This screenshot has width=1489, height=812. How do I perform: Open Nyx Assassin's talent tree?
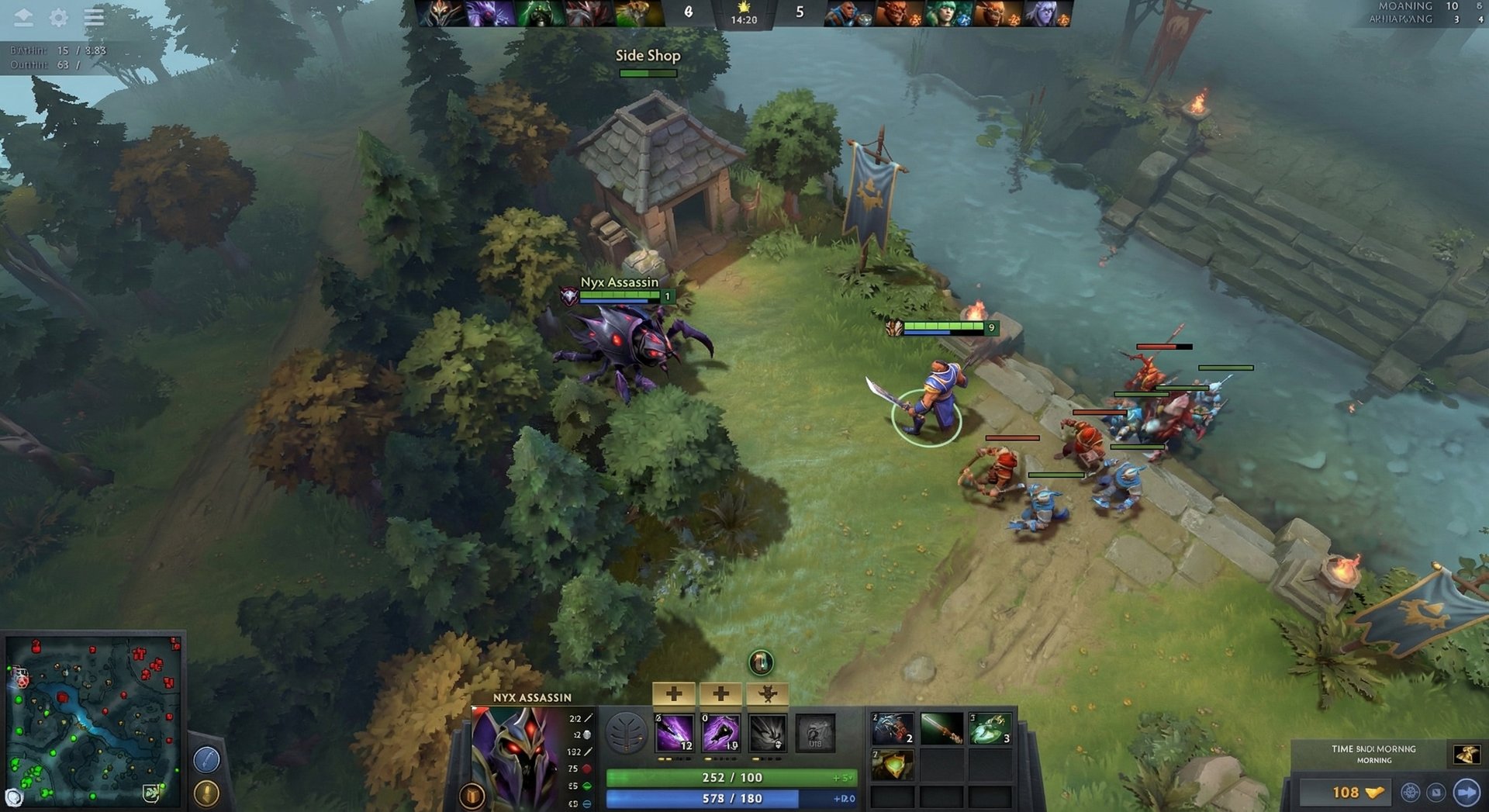(x=627, y=731)
